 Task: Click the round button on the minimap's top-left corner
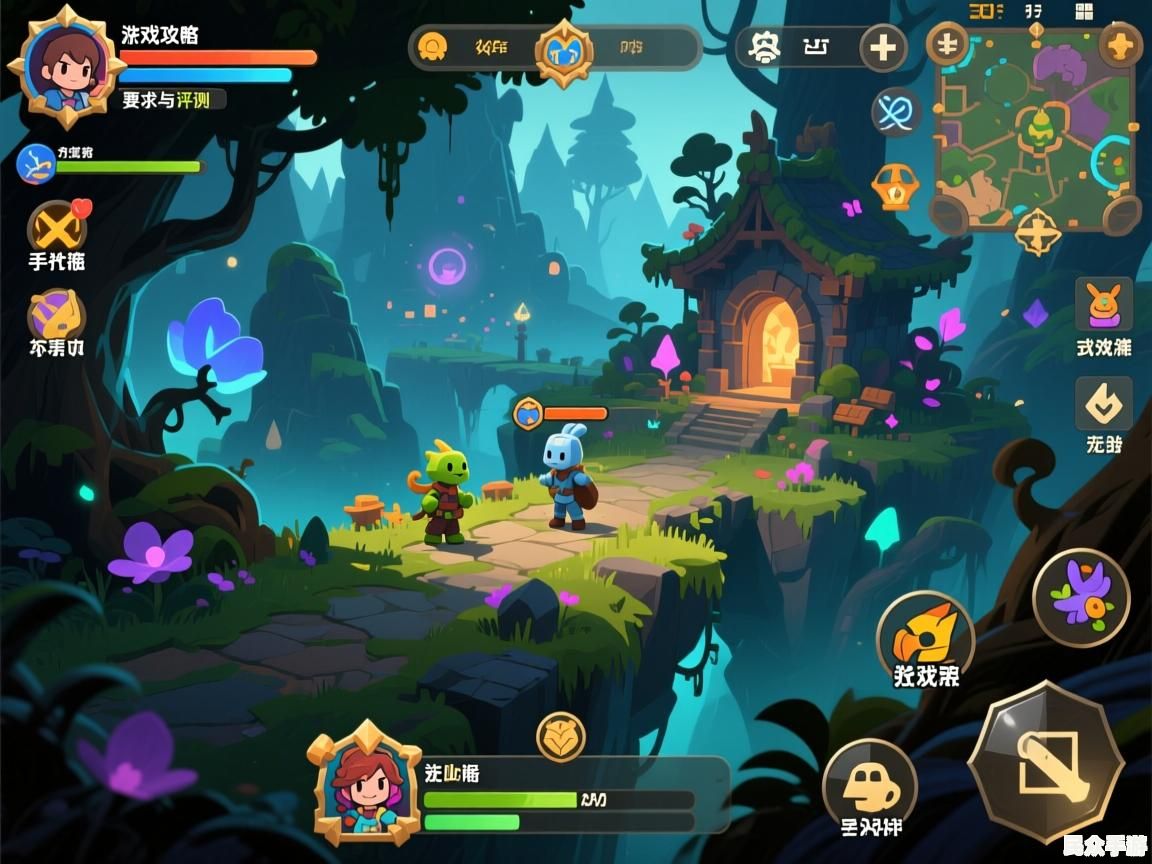pos(947,45)
